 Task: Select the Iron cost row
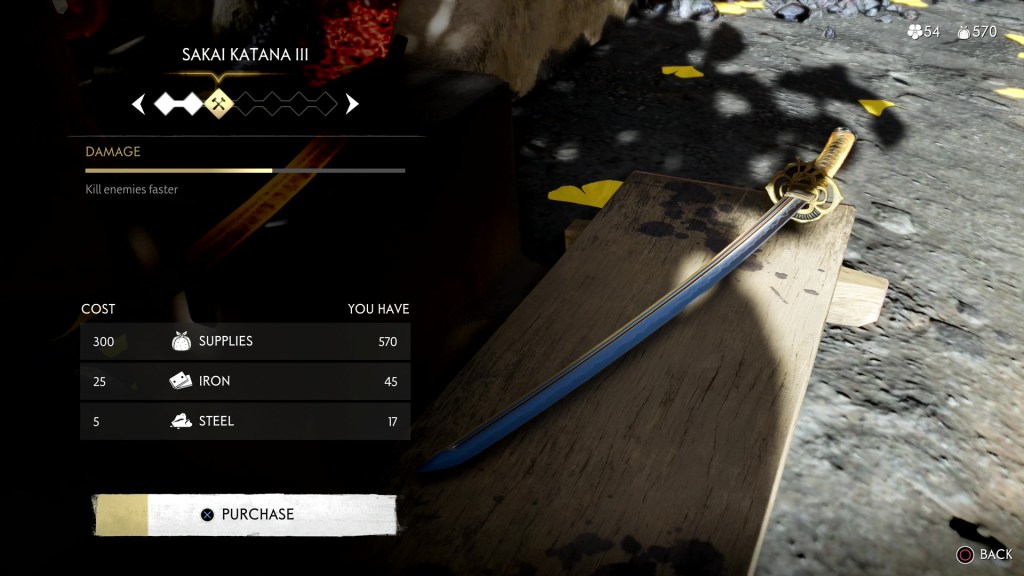245,381
